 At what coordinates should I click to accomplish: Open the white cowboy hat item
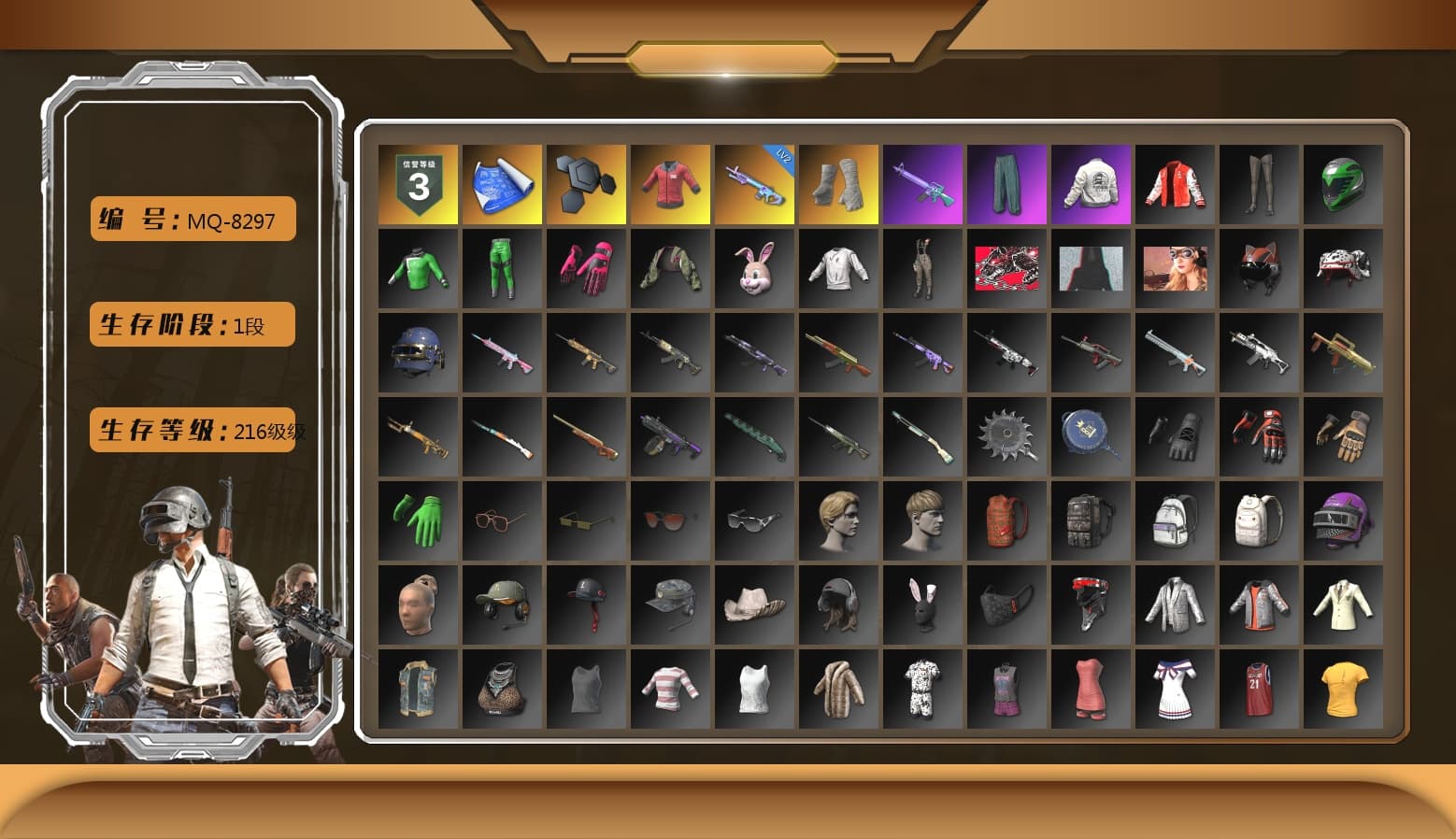pyautogui.click(x=754, y=604)
